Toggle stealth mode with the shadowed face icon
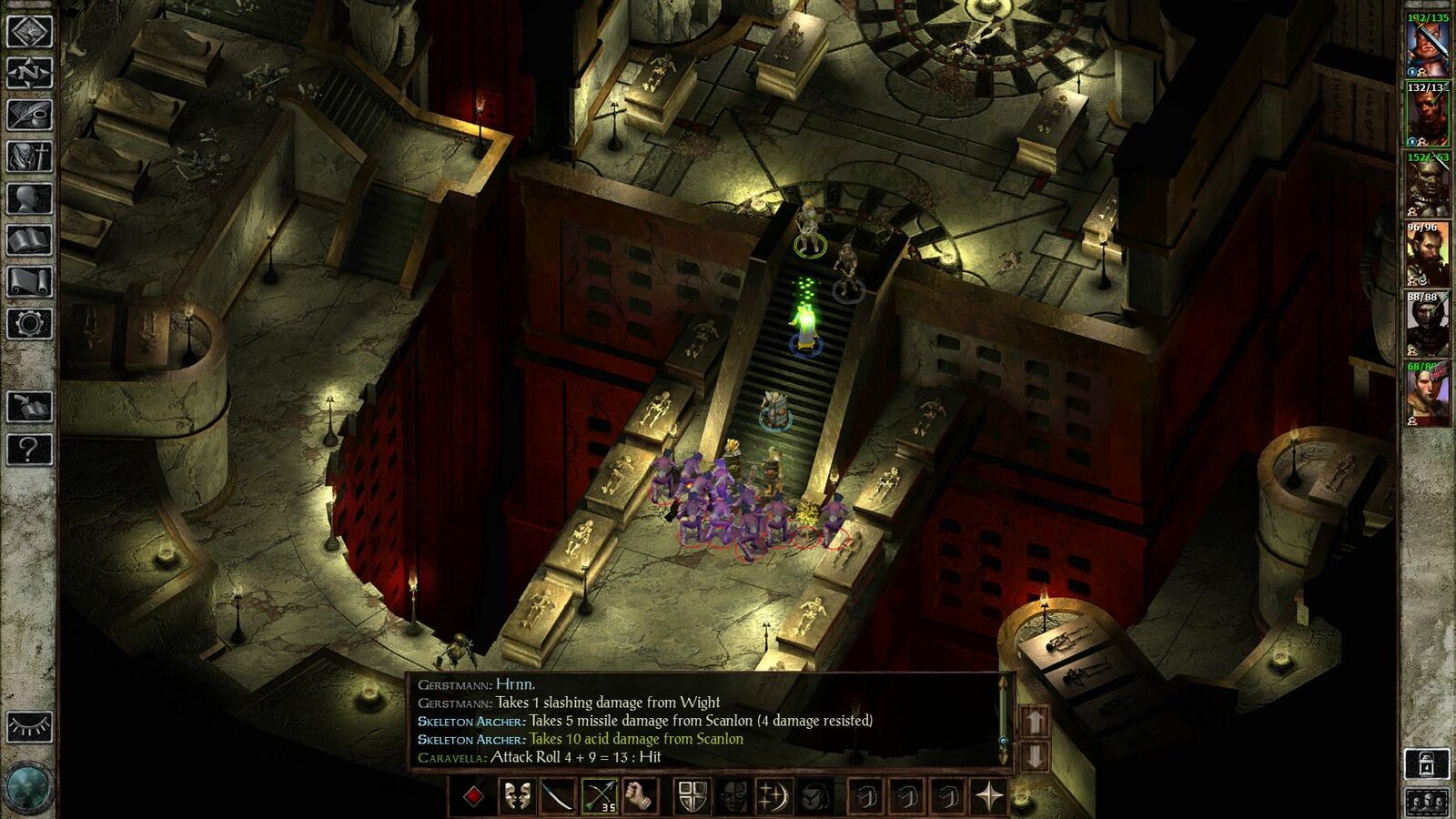1456x819 pixels. [x=735, y=795]
